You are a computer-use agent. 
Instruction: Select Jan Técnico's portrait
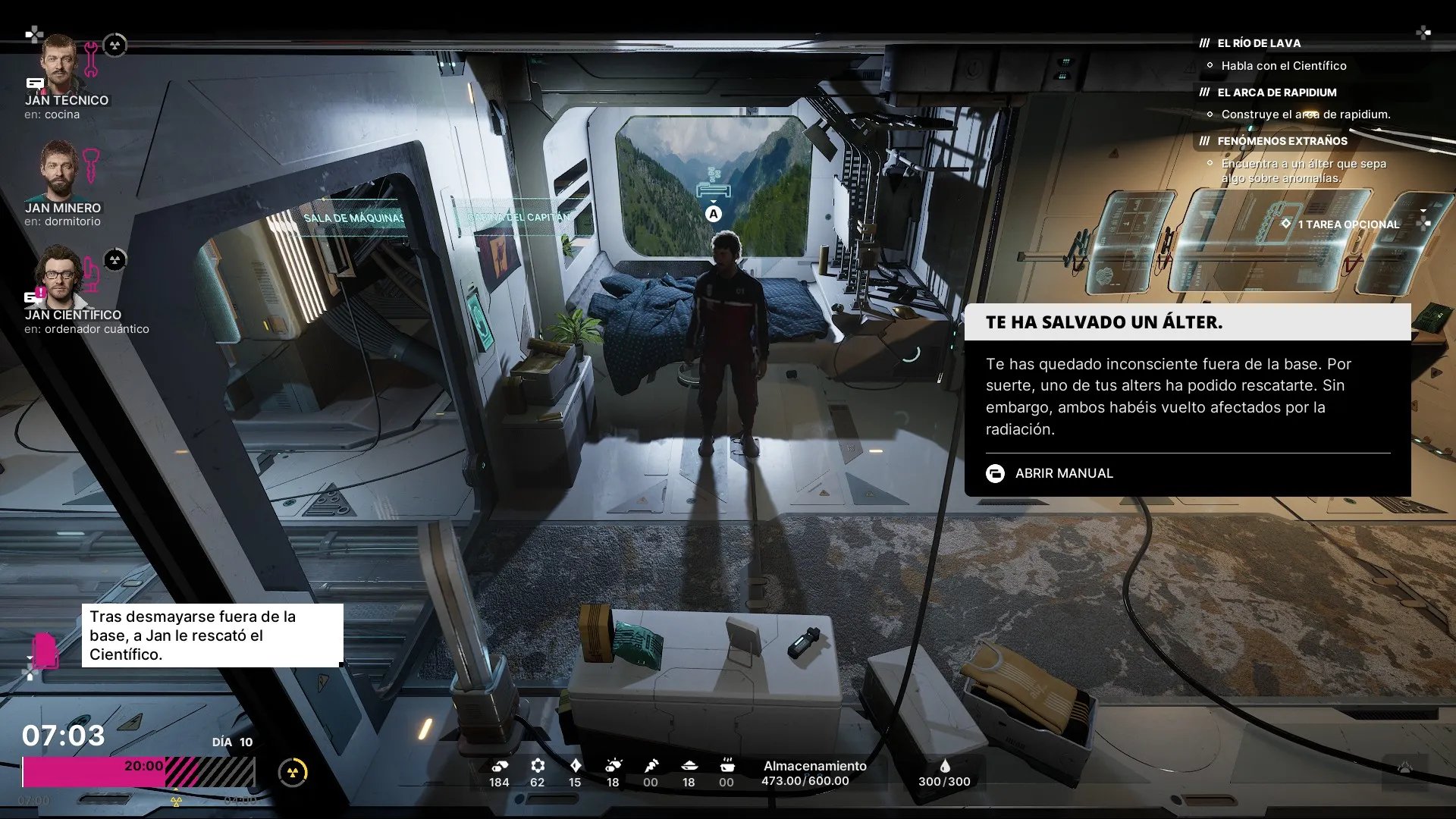coord(59,63)
